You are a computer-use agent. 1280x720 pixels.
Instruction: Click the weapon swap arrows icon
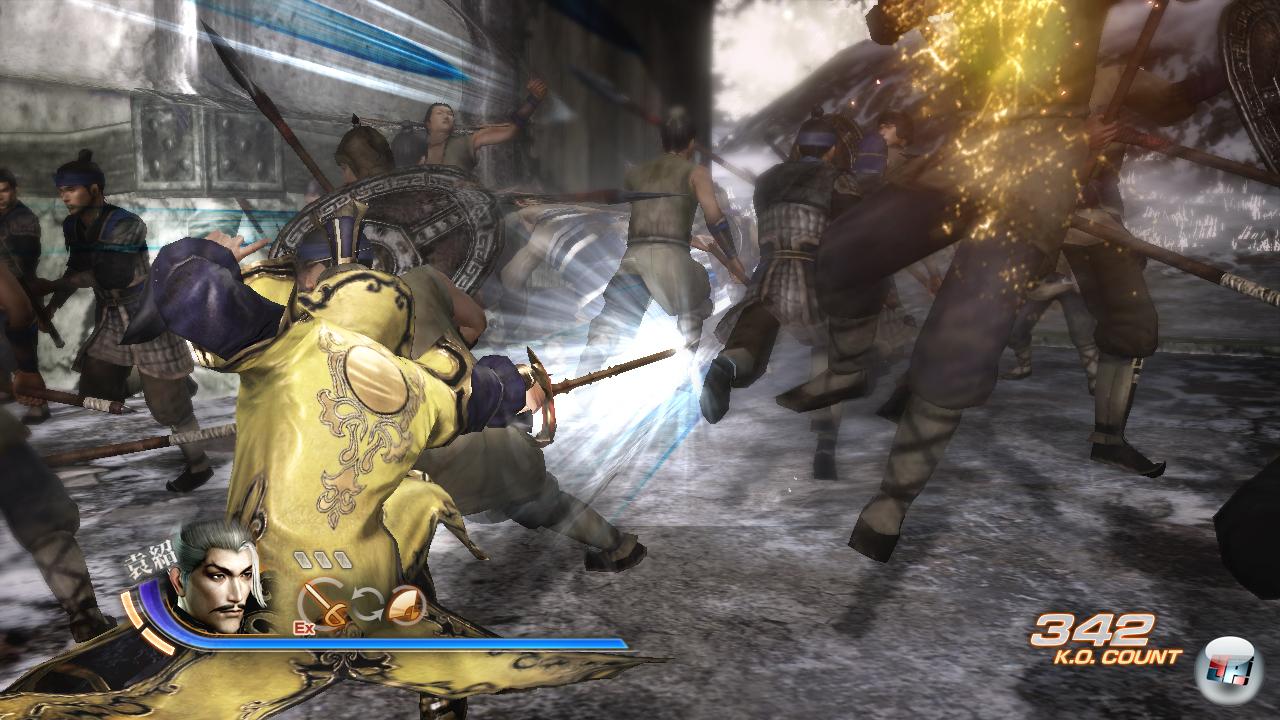(366, 606)
